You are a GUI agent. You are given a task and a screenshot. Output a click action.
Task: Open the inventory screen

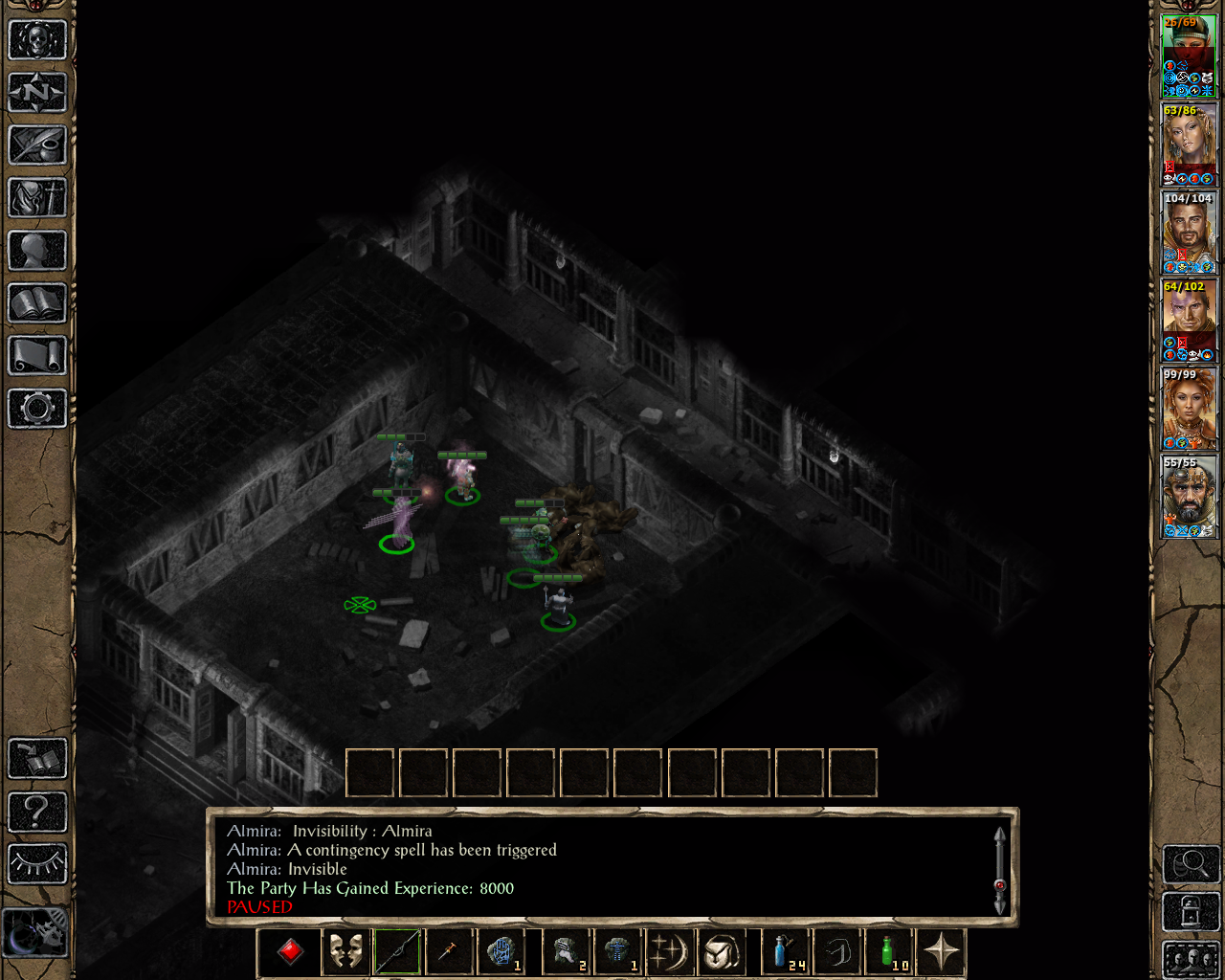[x=37, y=198]
